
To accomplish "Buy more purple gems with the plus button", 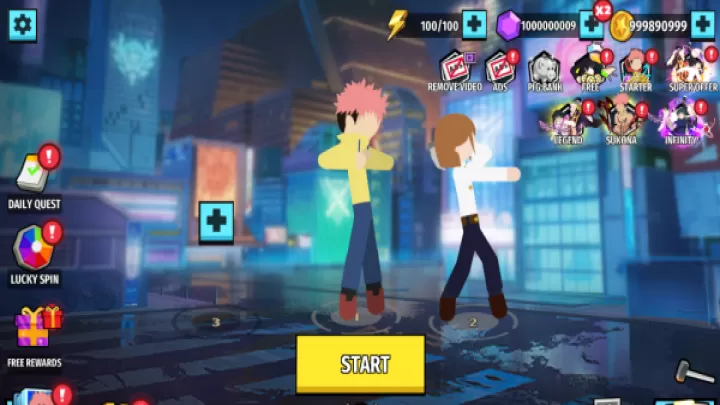I will pos(591,24).
